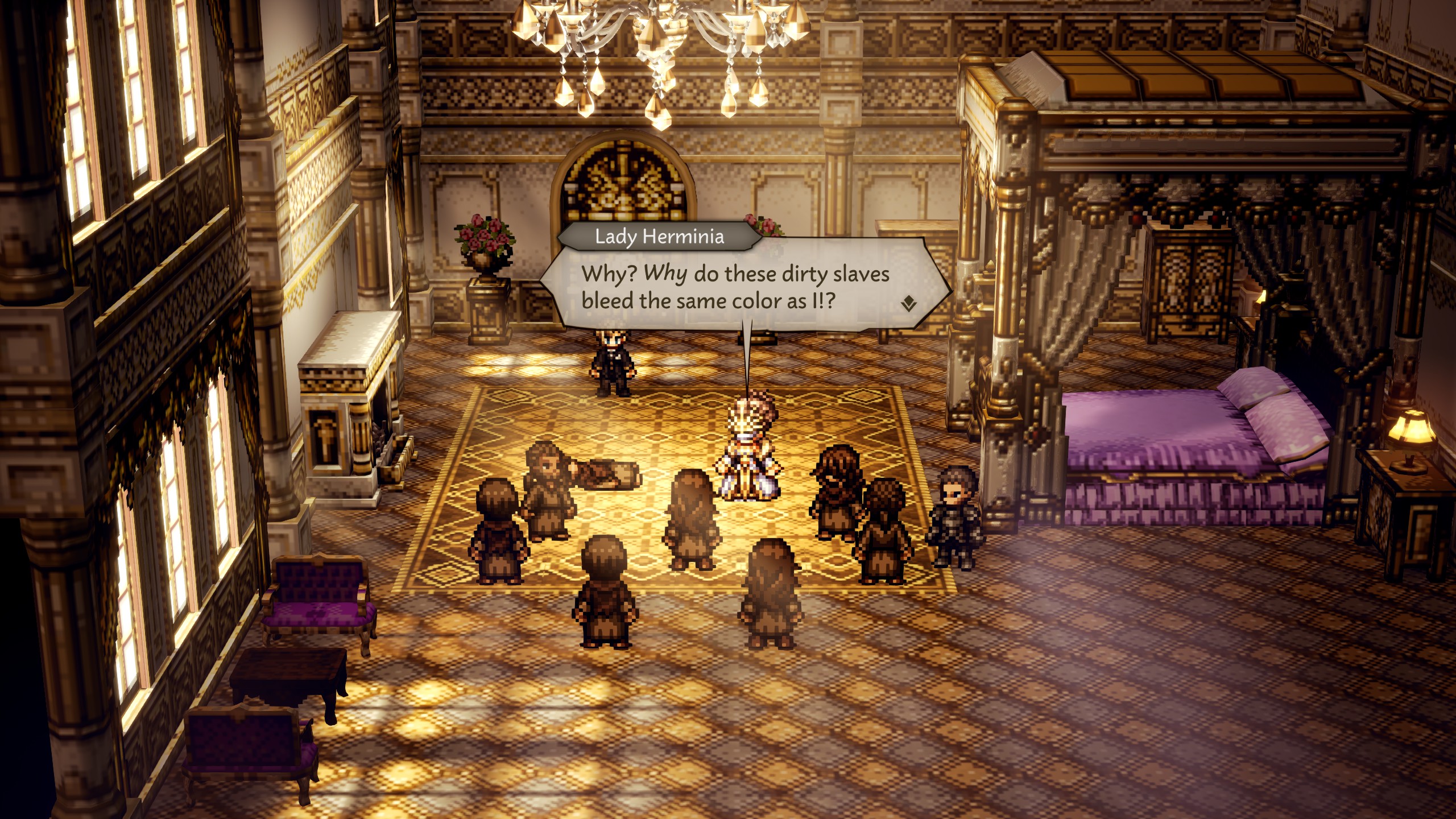The height and width of the screenshot is (819, 1456).
Task: Advance dialogue with the diamond continue arrow
Action: click(908, 304)
